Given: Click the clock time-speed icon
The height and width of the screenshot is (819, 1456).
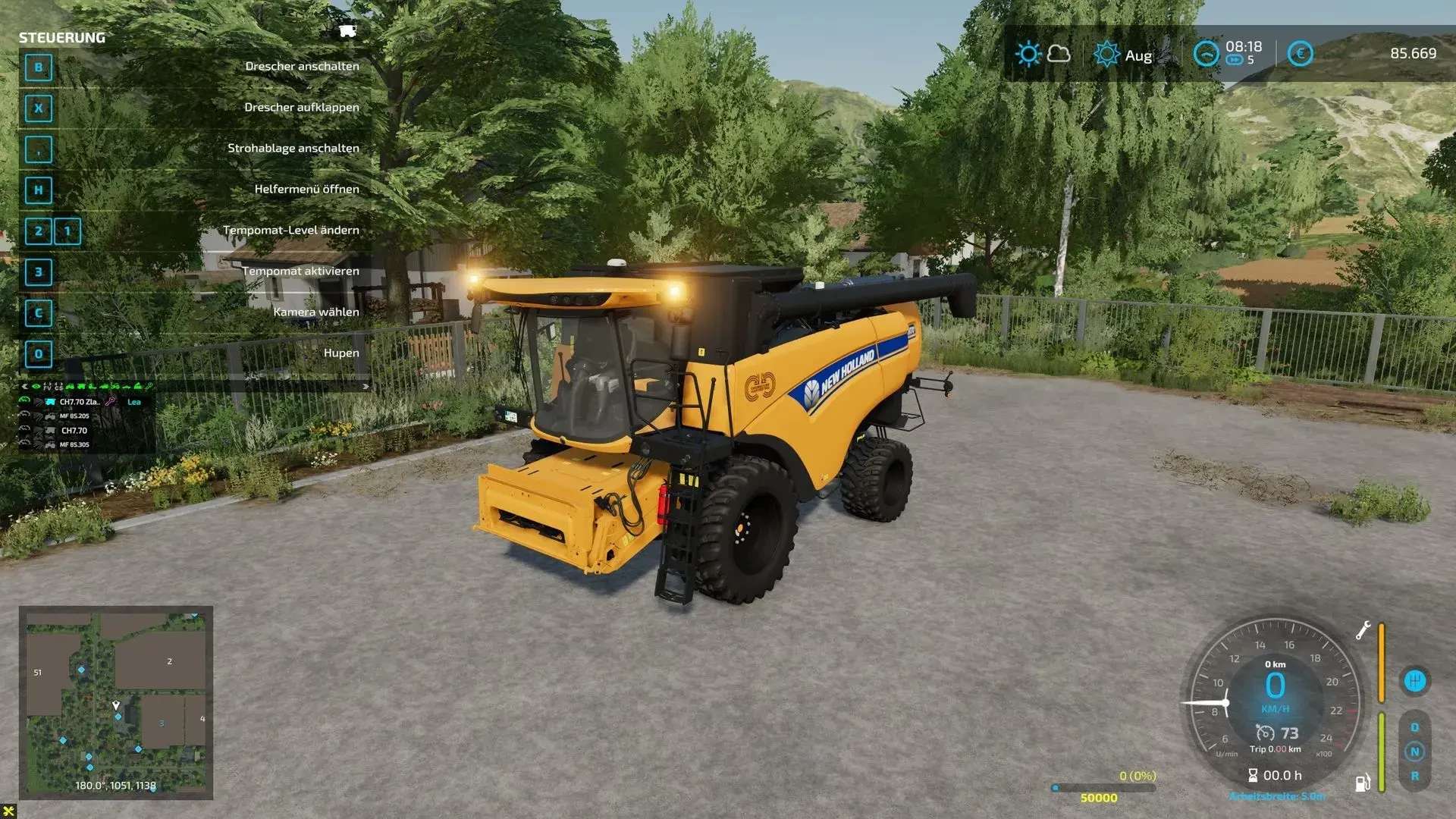Looking at the screenshot, I should (x=1206, y=54).
